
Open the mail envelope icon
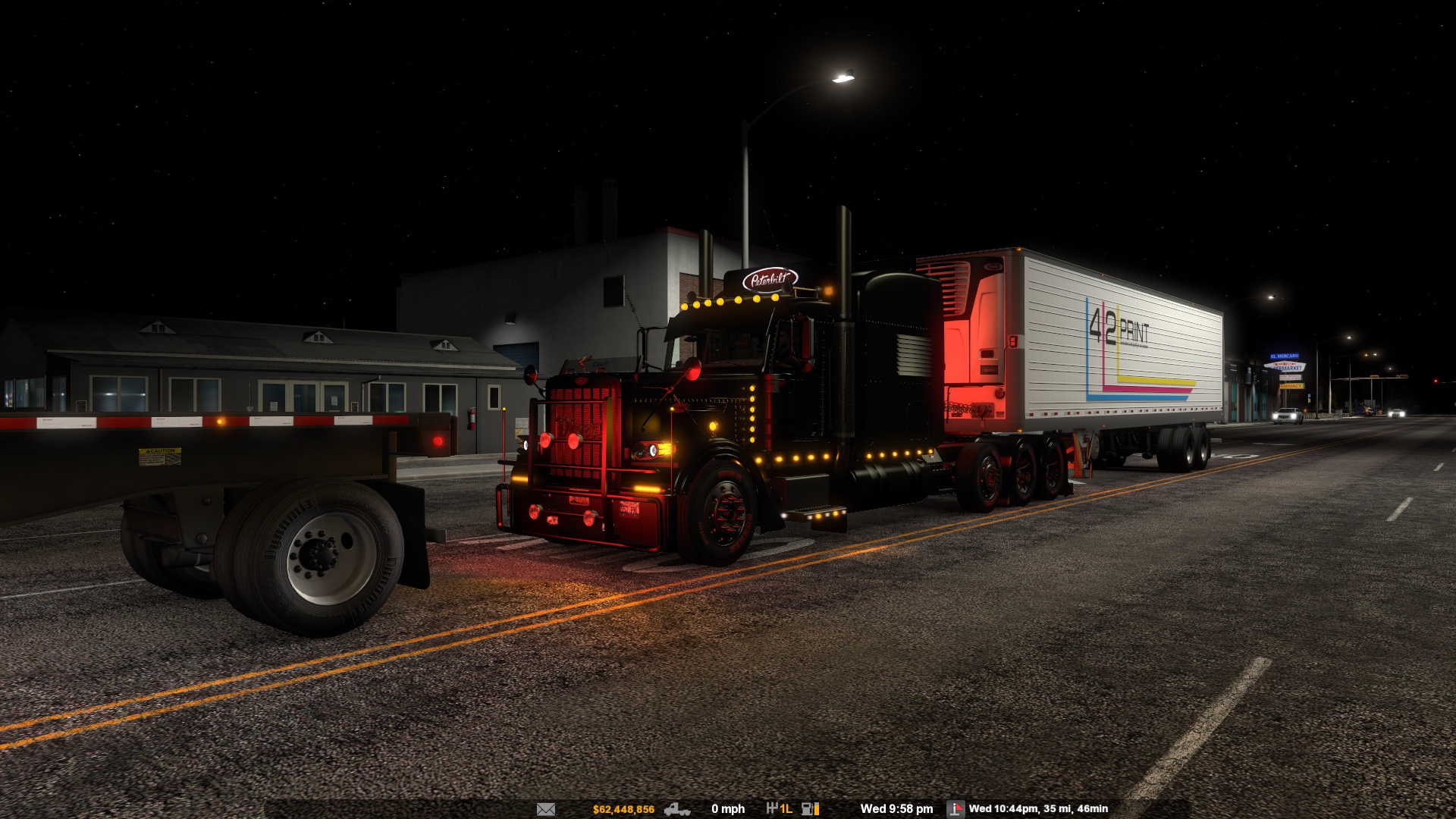[546, 809]
